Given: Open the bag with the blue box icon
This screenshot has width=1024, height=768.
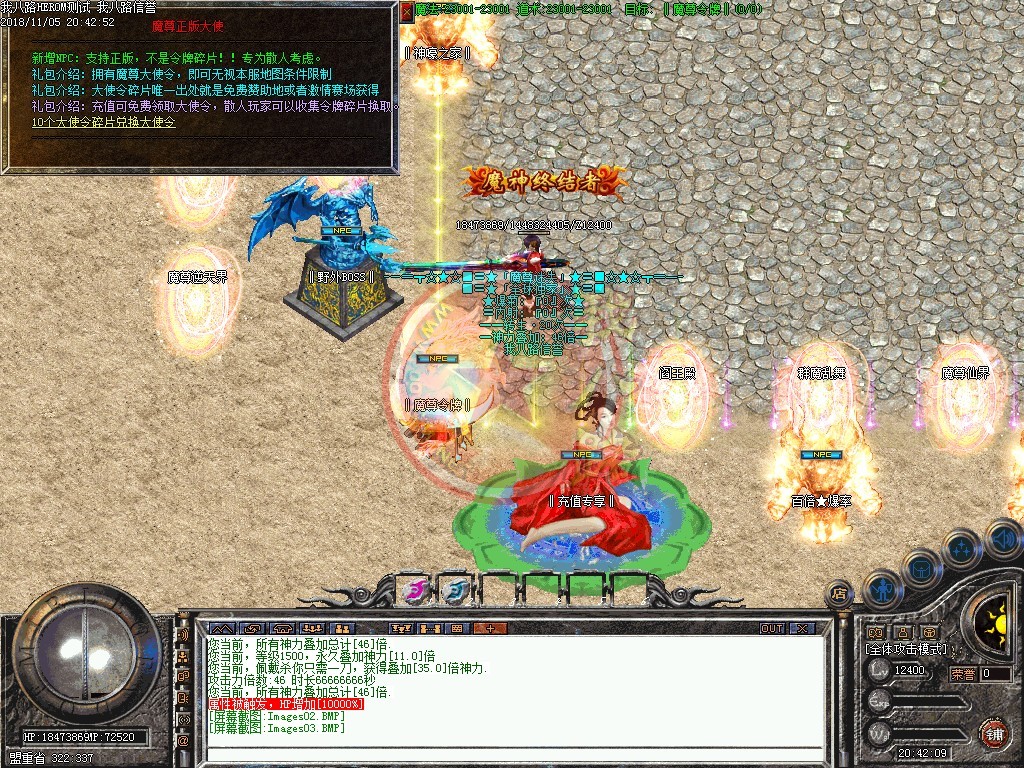Looking at the screenshot, I should (x=921, y=567).
